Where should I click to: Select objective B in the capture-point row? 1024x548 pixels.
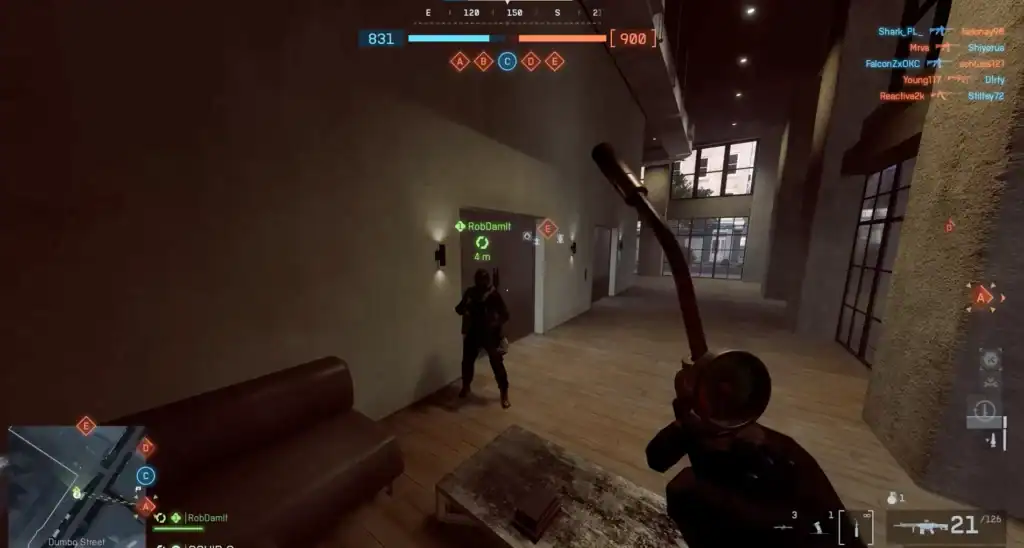[483, 61]
